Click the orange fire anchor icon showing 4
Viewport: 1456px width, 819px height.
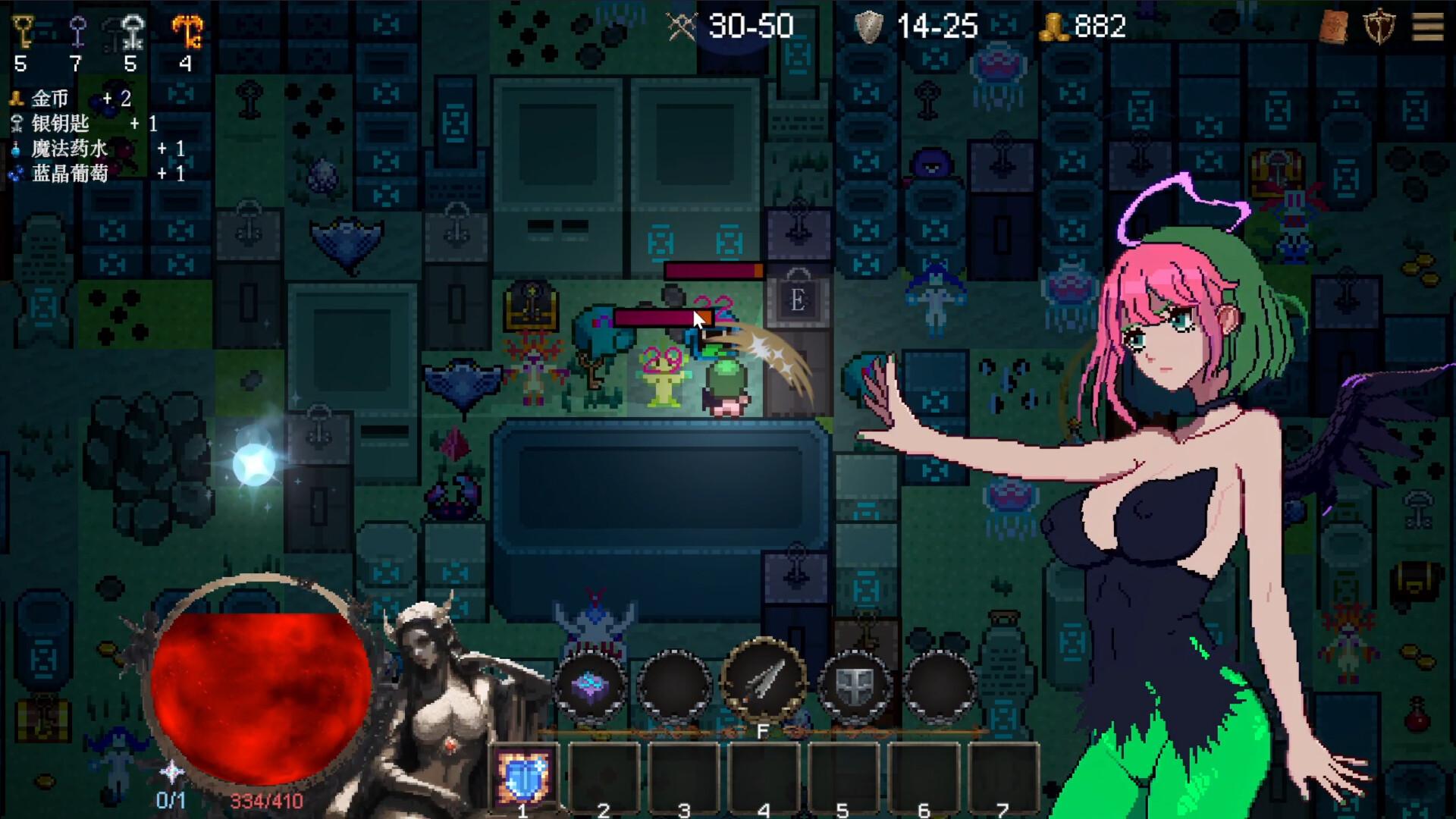(x=185, y=30)
